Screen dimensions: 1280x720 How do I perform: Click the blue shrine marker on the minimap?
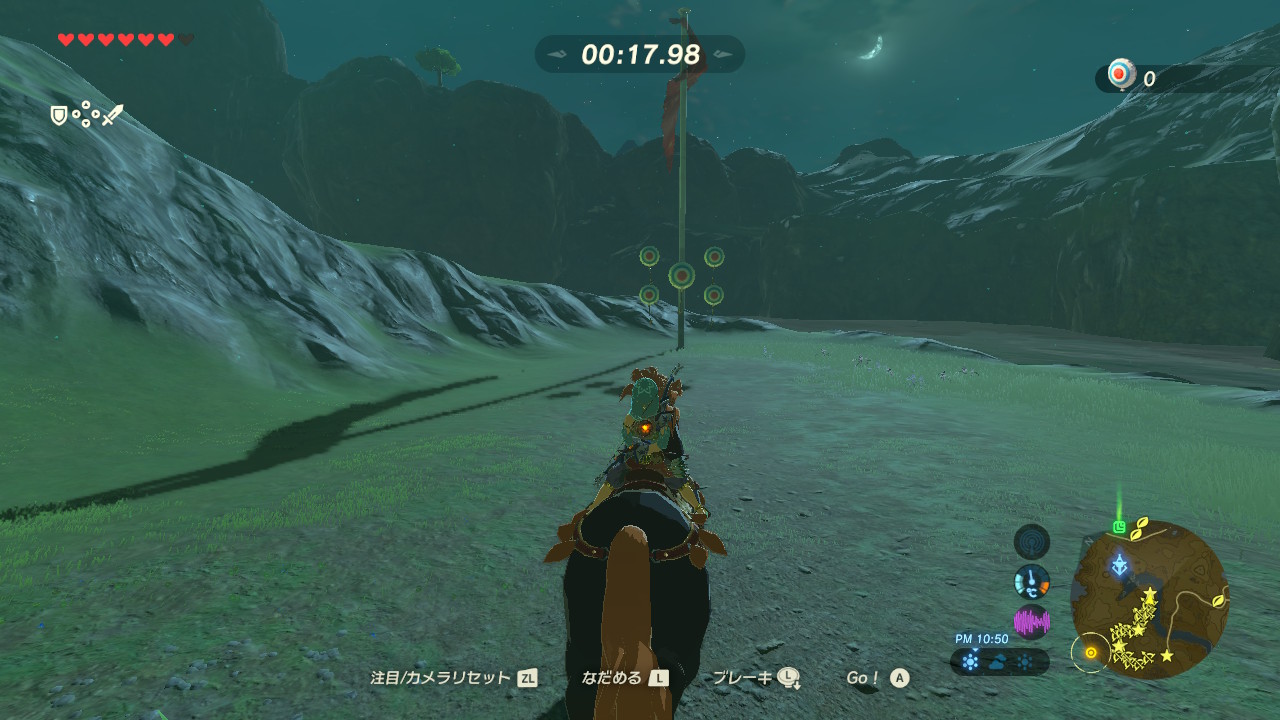[x=1120, y=565]
